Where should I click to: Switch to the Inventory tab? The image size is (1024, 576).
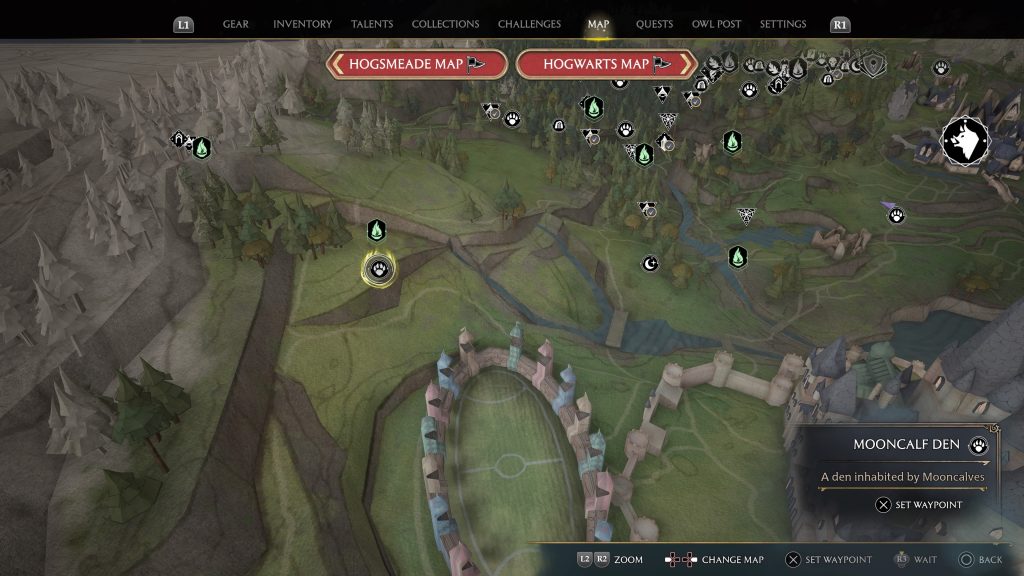(303, 24)
